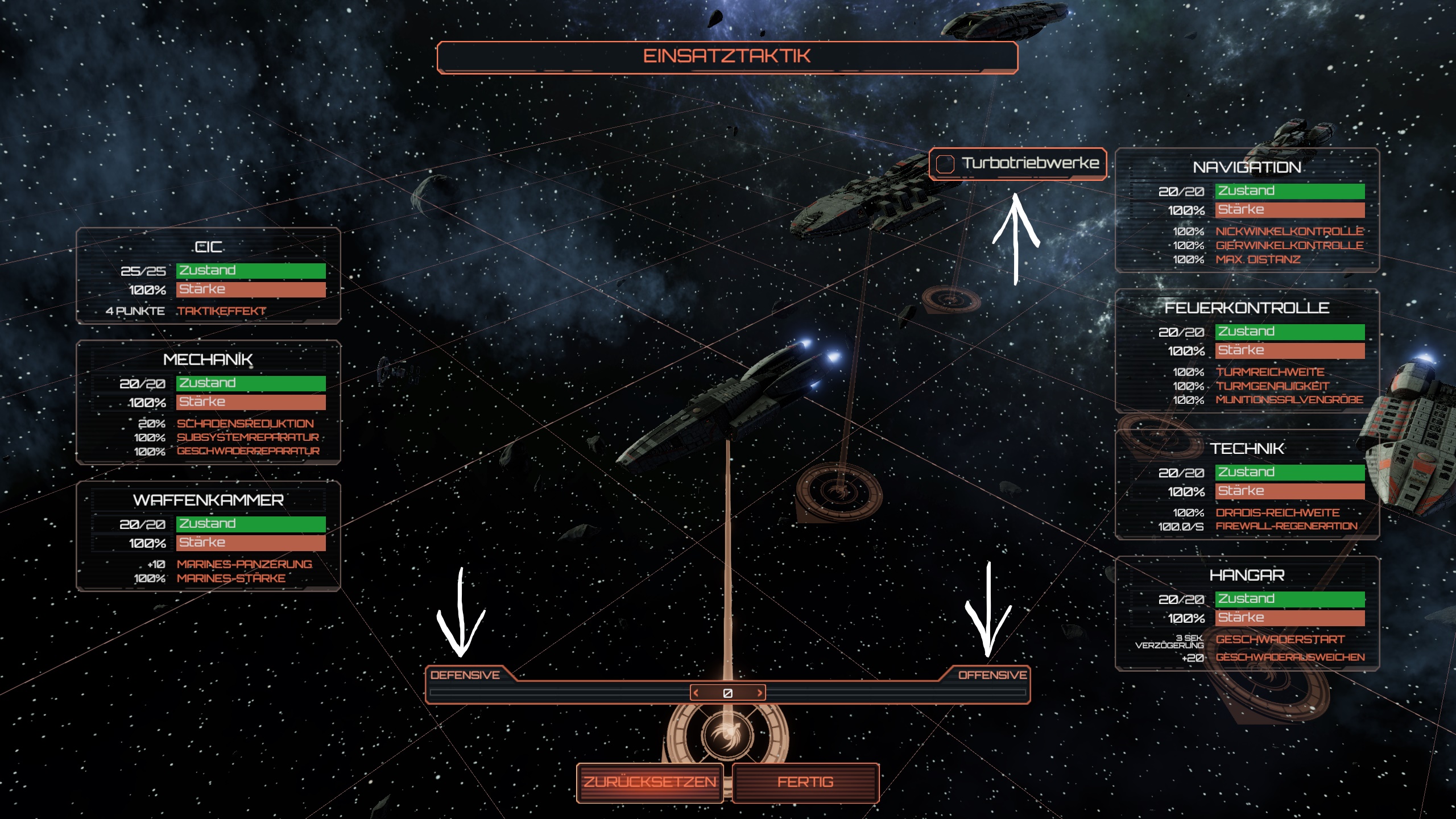Select the CIC subsystem panel
Image resolution: width=1456 pixels, height=819 pixels.
[208, 276]
